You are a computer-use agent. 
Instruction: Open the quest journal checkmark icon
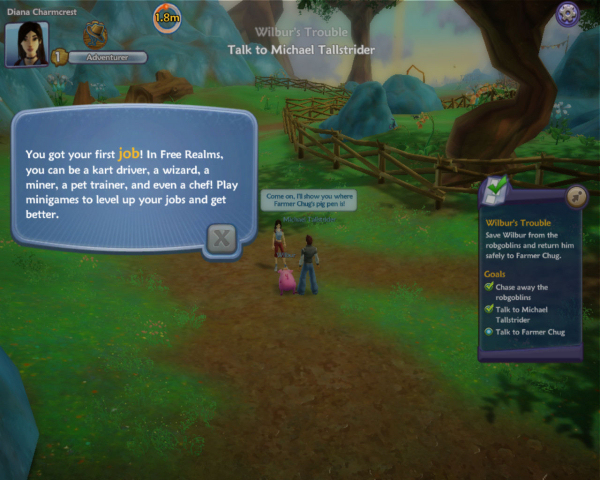tap(495, 188)
